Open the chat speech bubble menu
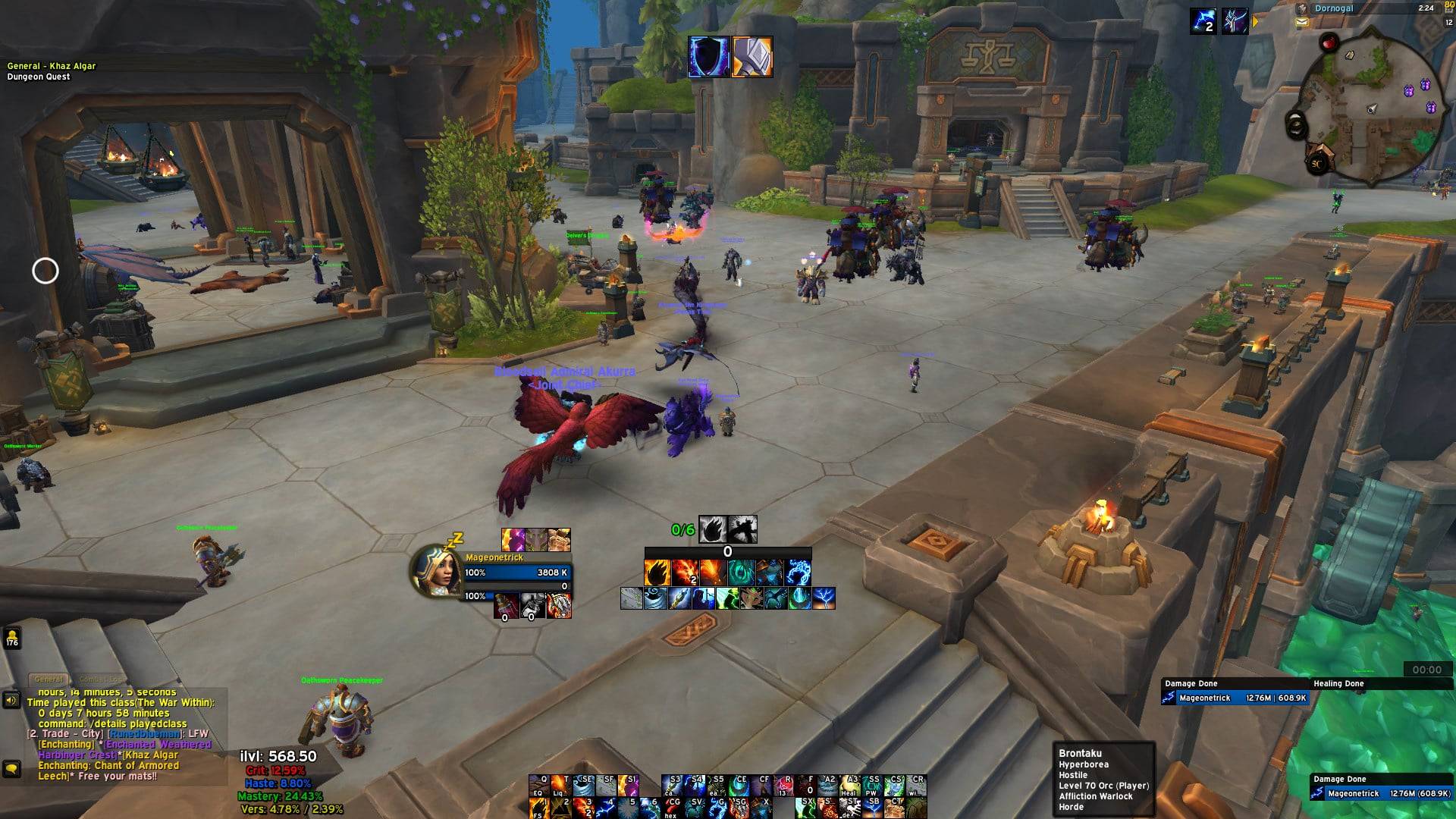Screen dimensions: 1456x819 [11, 769]
